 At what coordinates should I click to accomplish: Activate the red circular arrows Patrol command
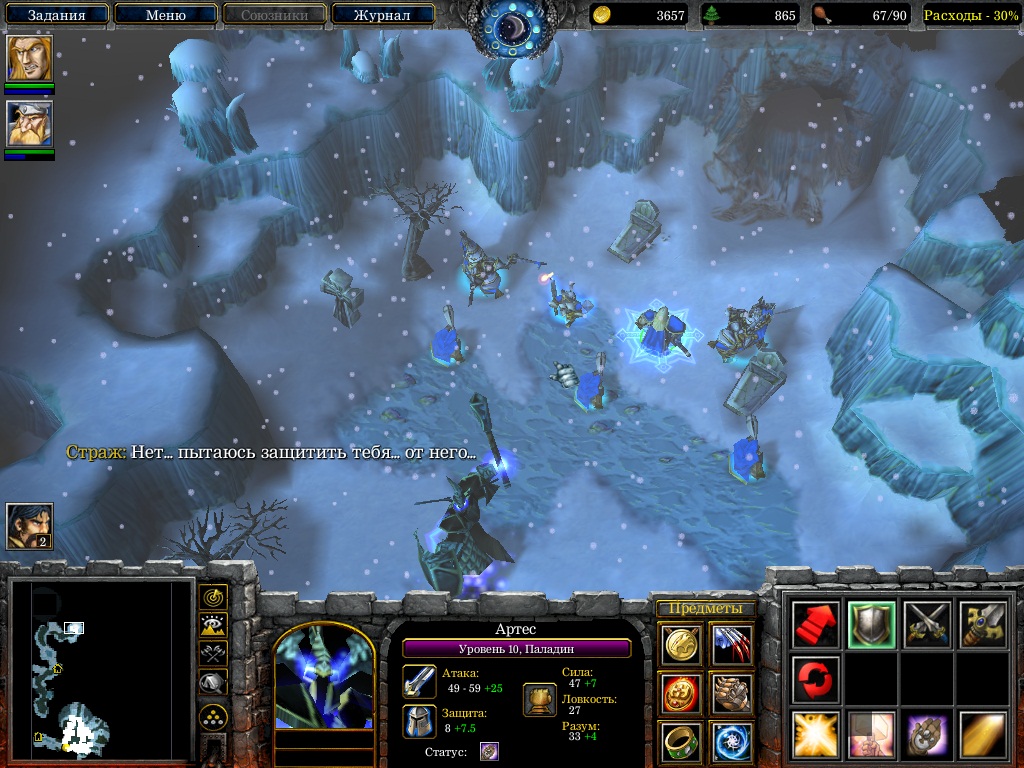tap(815, 680)
